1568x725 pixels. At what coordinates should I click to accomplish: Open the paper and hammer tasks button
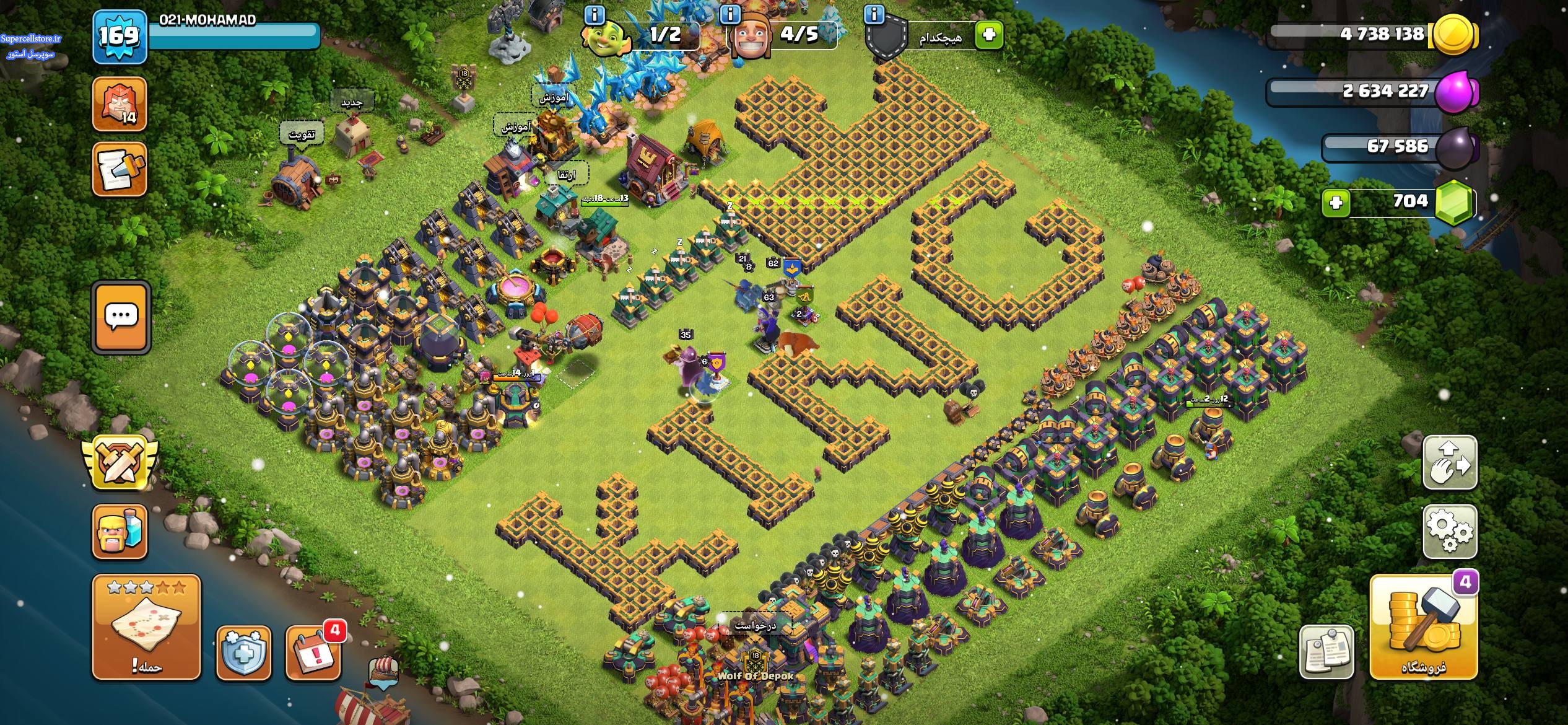[120, 169]
